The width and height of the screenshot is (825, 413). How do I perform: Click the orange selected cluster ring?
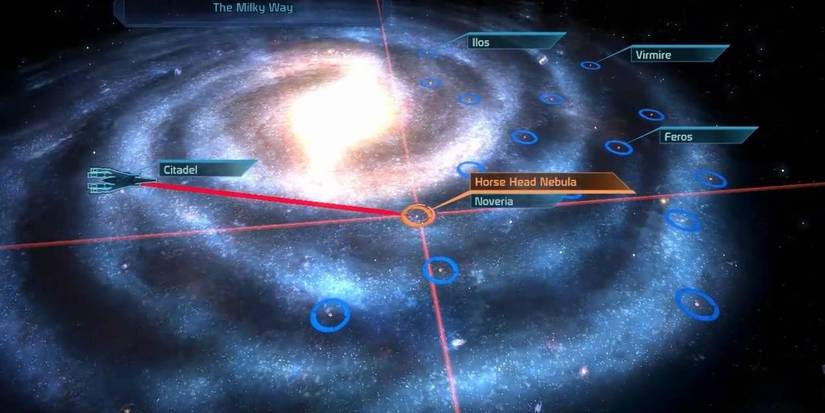417,215
